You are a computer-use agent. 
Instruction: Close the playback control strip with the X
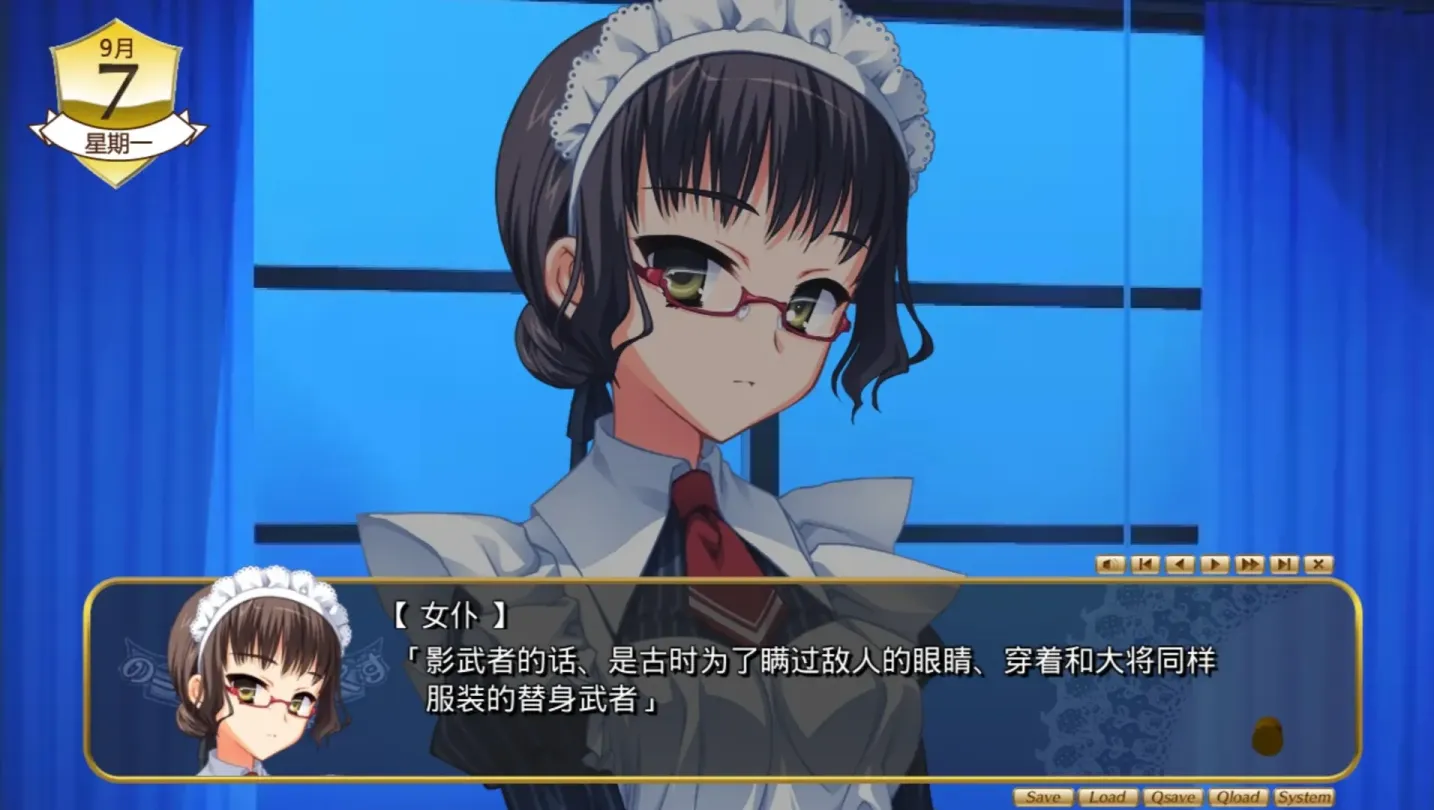[1316, 563]
